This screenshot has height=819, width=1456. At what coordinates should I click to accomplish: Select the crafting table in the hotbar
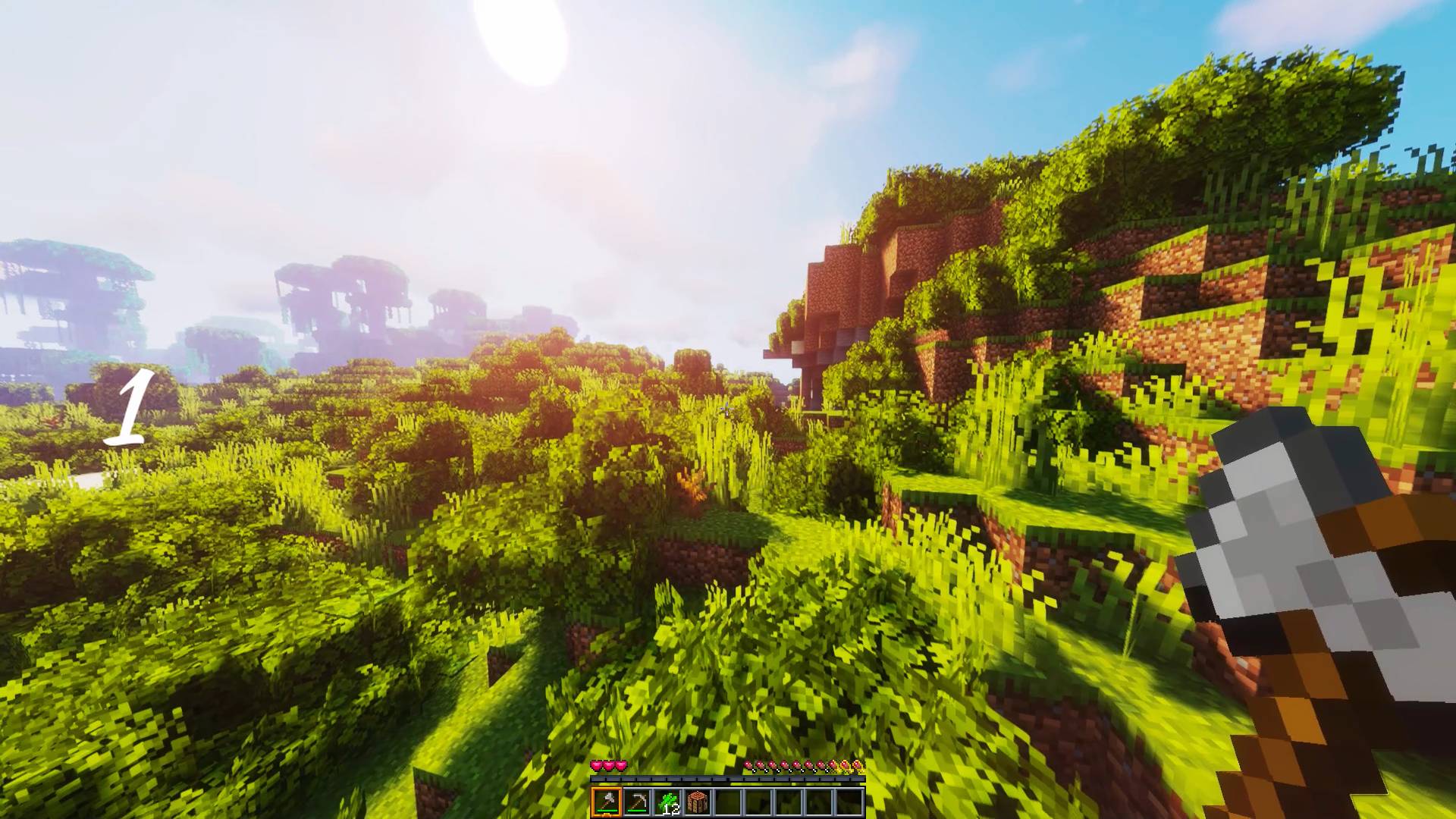tap(698, 802)
